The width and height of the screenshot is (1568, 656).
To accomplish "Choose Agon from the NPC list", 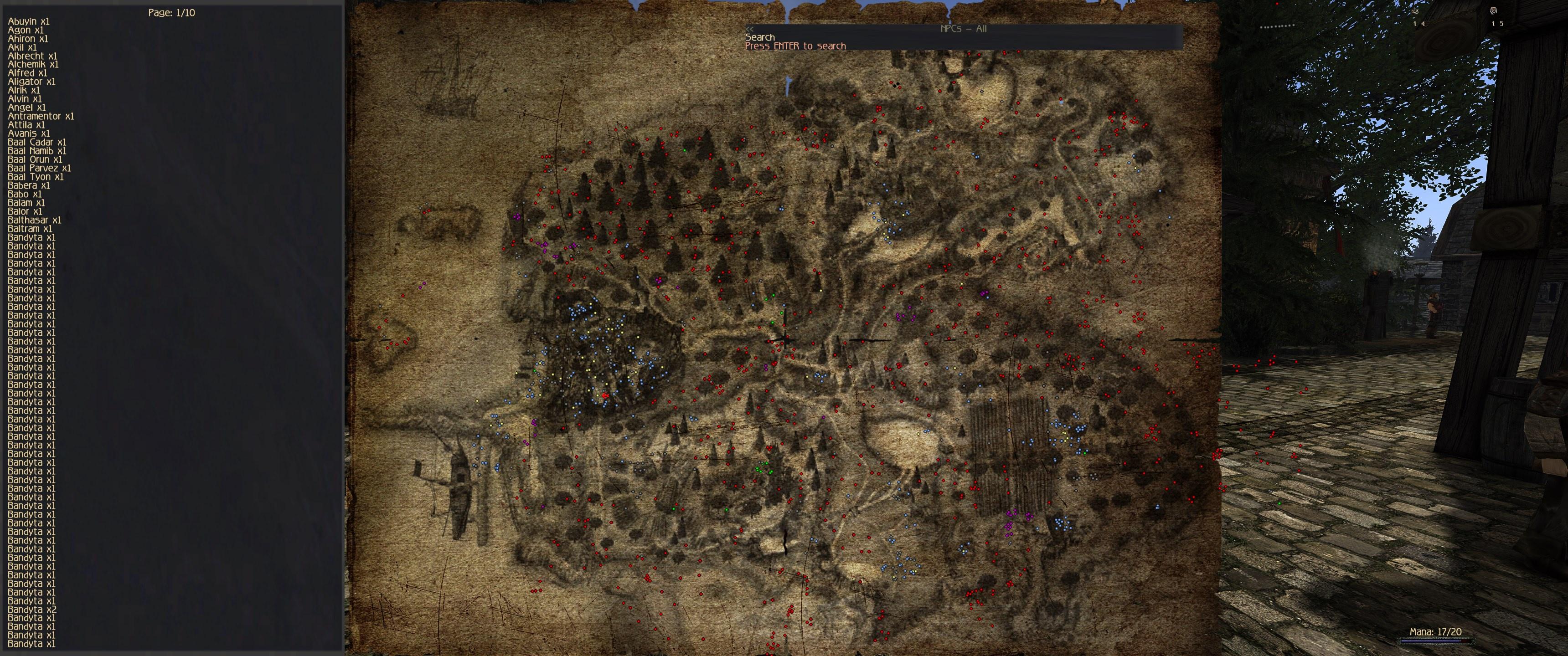I will [26, 30].
